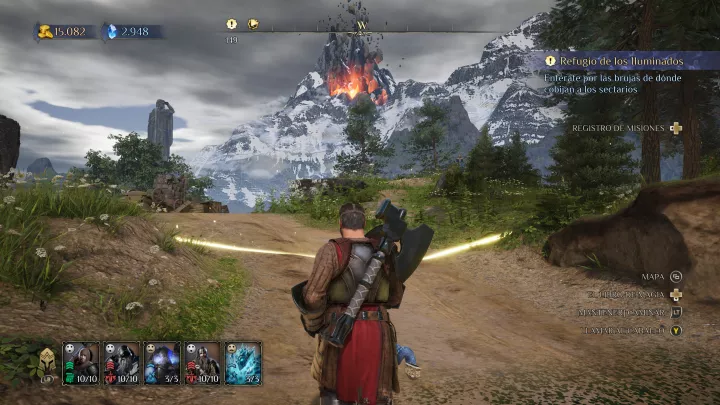The image size is (720, 405).
Task: Select the ice golem unit portrait
Action: point(243,362)
